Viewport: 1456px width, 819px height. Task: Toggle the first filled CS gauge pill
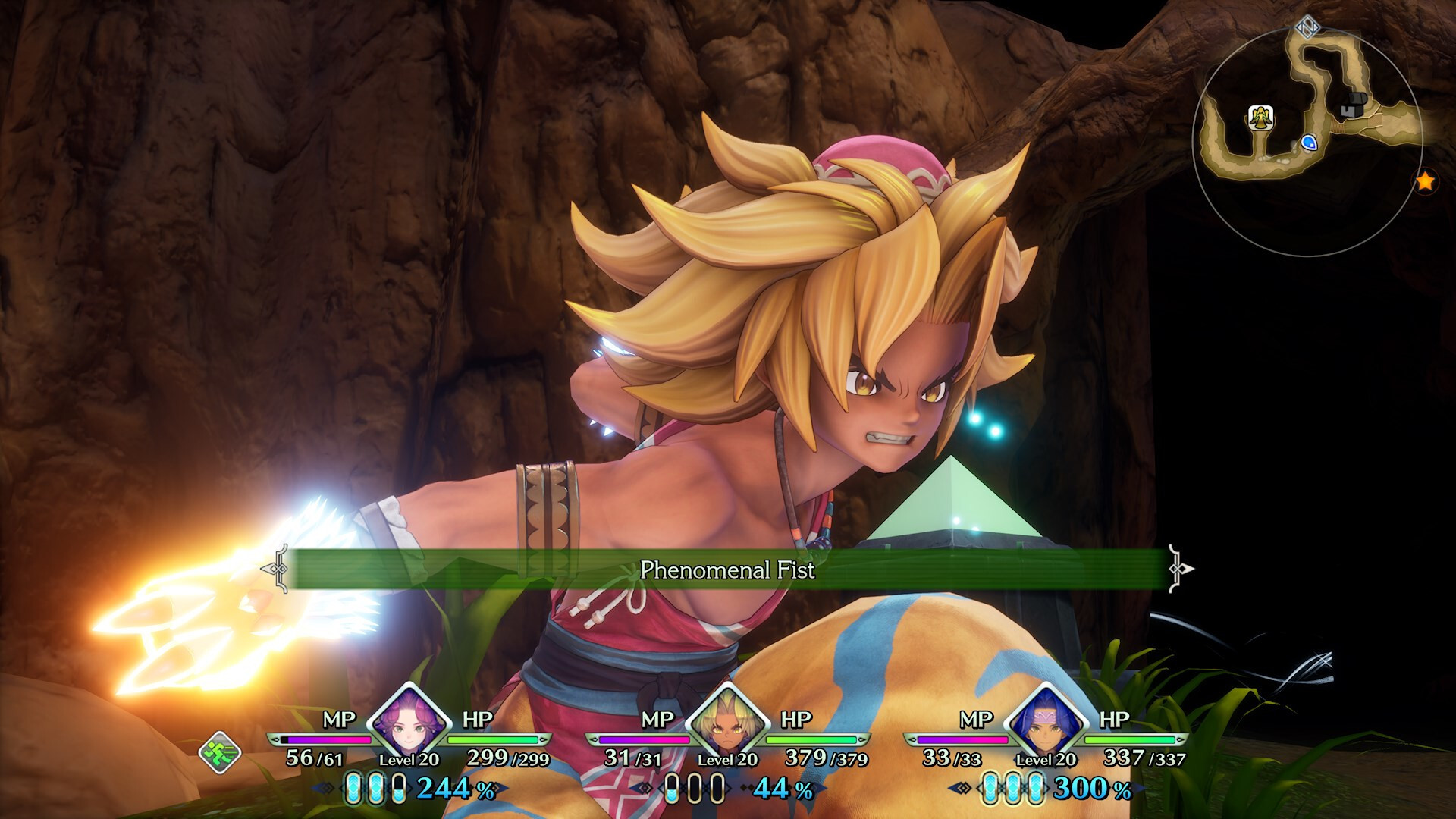pyautogui.click(x=353, y=789)
